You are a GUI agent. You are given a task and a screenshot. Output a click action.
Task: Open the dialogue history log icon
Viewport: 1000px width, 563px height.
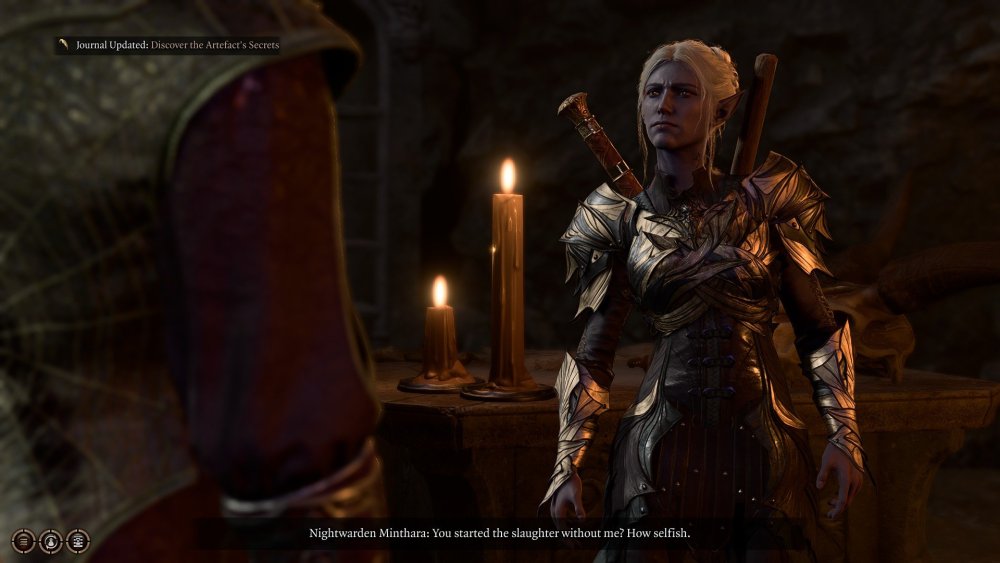tap(23, 541)
